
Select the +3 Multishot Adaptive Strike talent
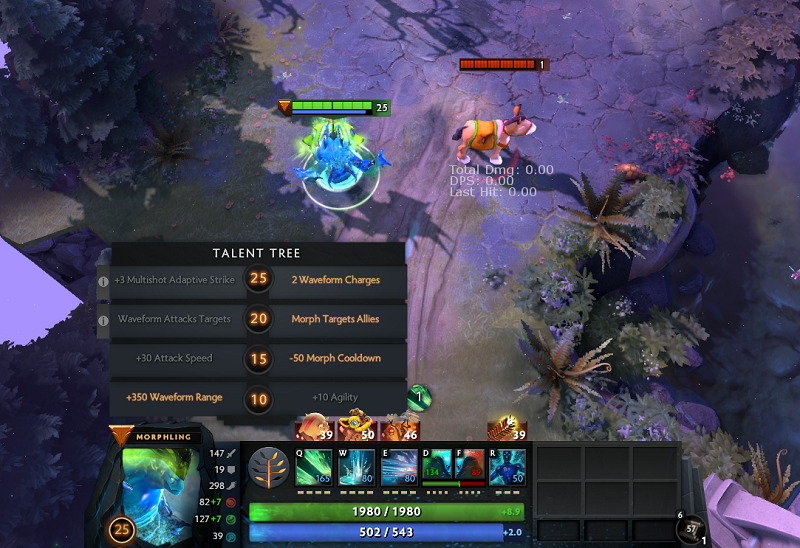(174, 280)
